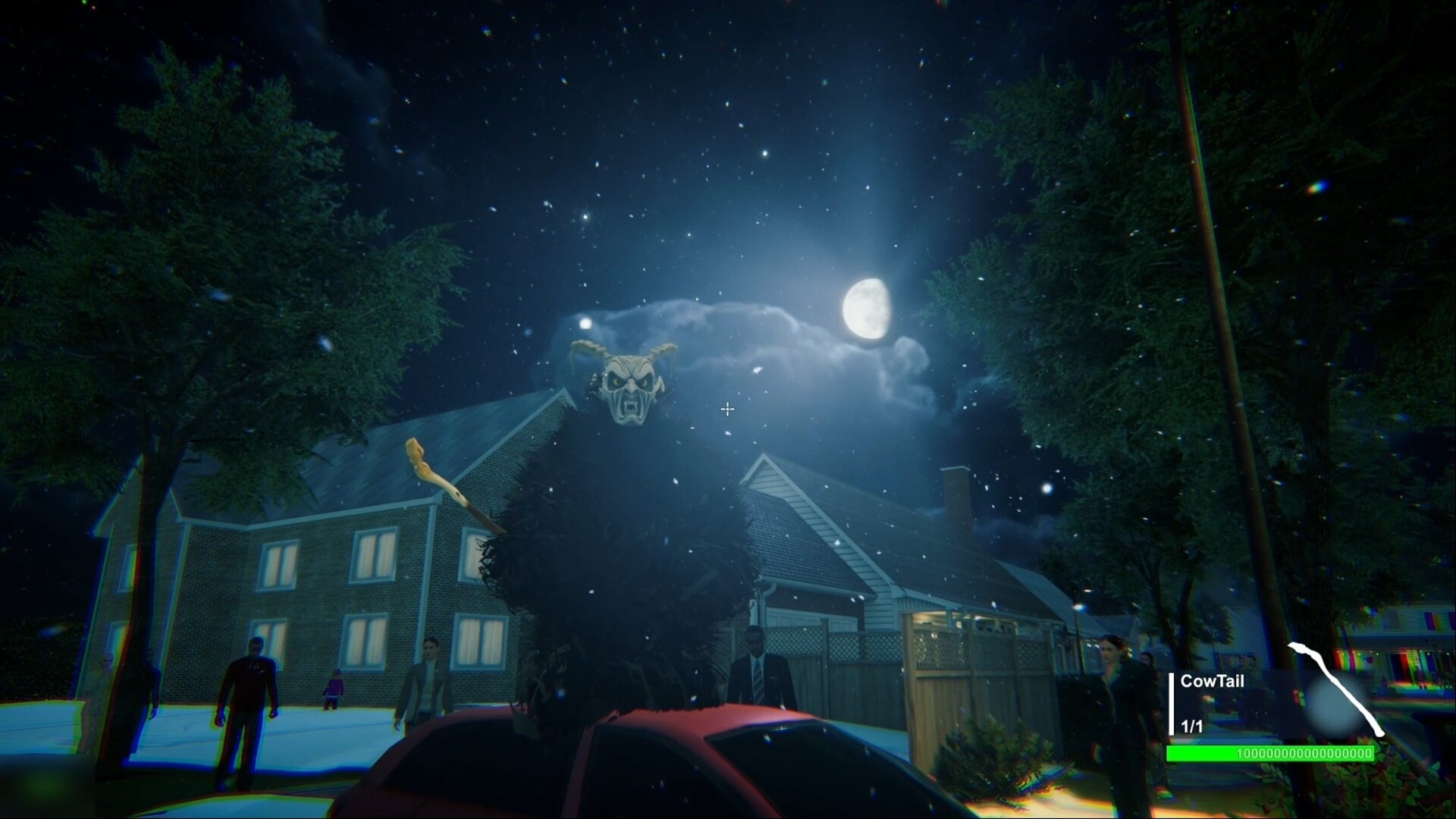Click the 1/1 ammo counter
Viewport: 1456px width, 819px height.
pos(1191,726)
